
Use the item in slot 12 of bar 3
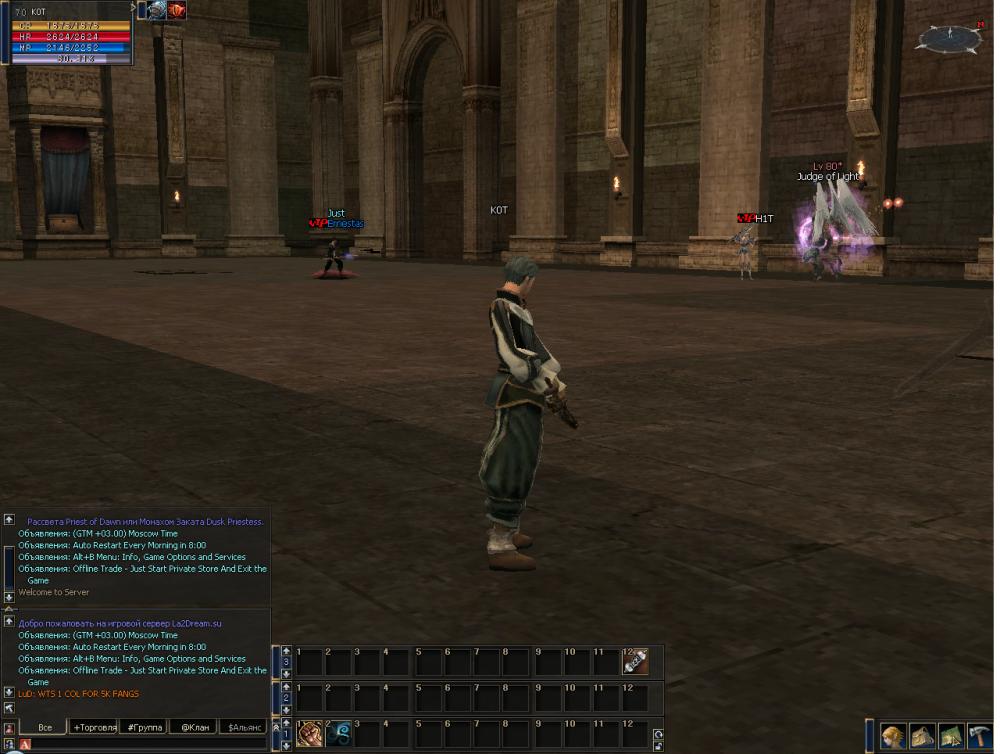click(x=636, y=661)
